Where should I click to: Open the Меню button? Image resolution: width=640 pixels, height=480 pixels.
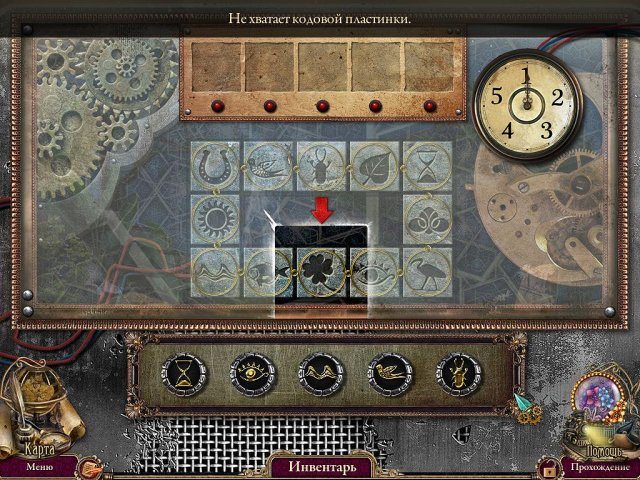(x=40, y=465)
